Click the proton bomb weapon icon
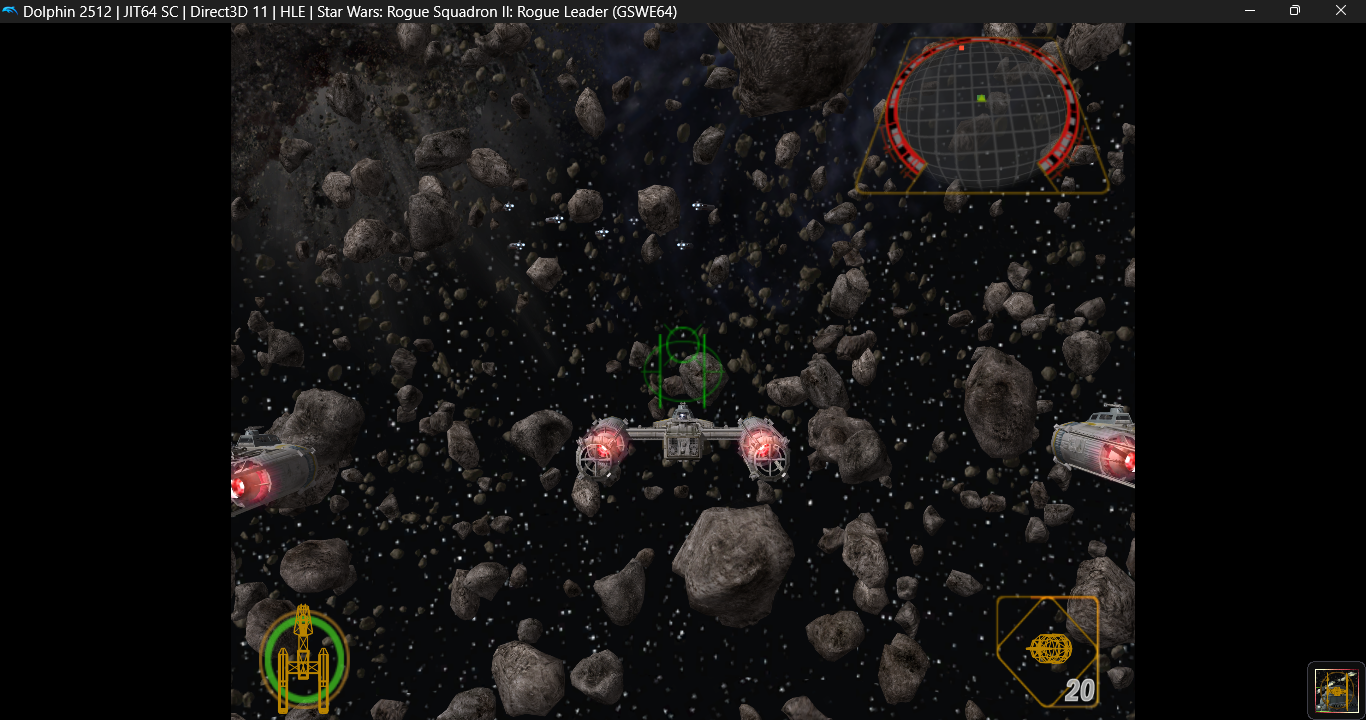 click(x=1049, y=650)
